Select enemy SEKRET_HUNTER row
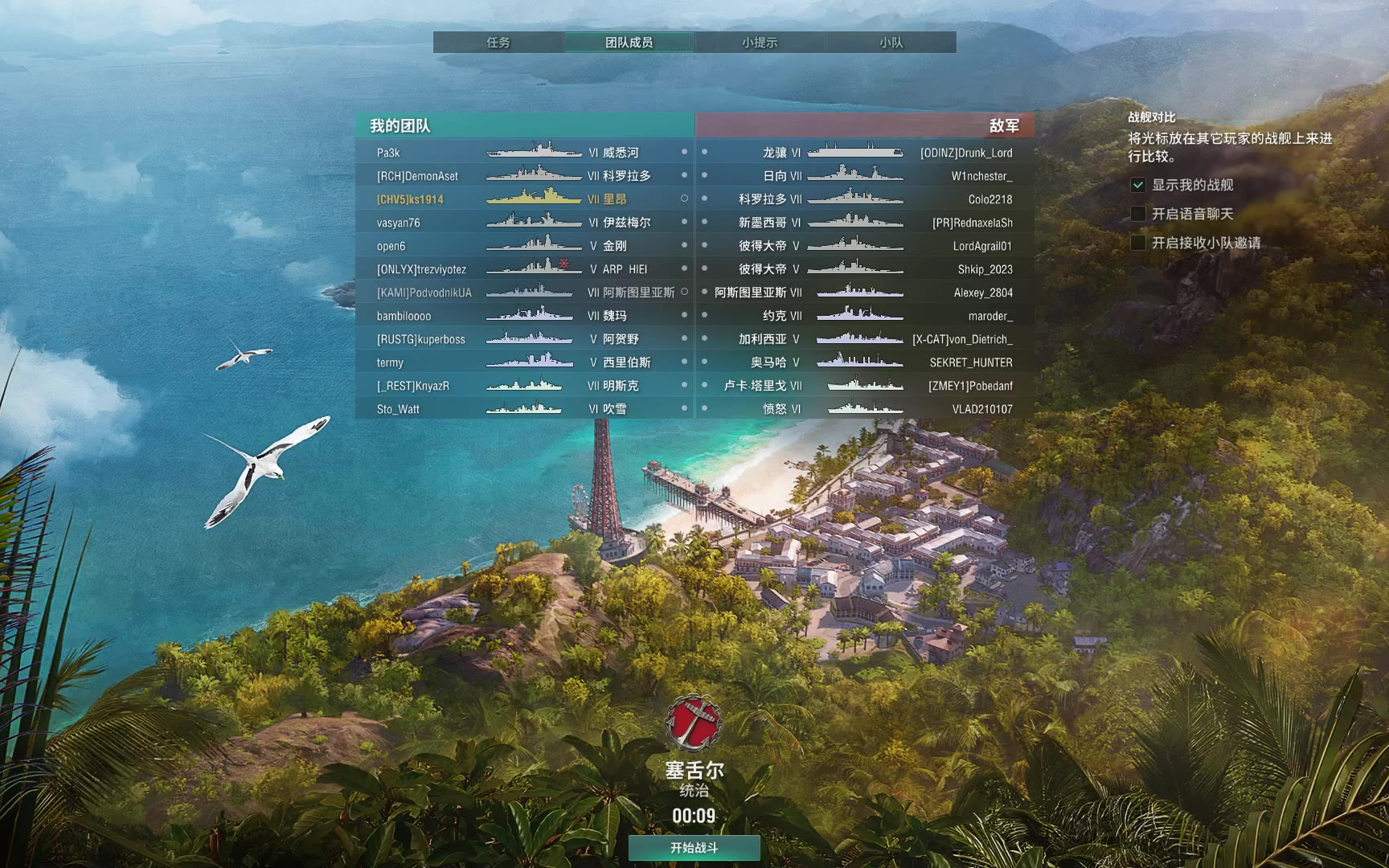Image resolution: width=1389 pixels, height=868 pixels. [x=865, y=362]
